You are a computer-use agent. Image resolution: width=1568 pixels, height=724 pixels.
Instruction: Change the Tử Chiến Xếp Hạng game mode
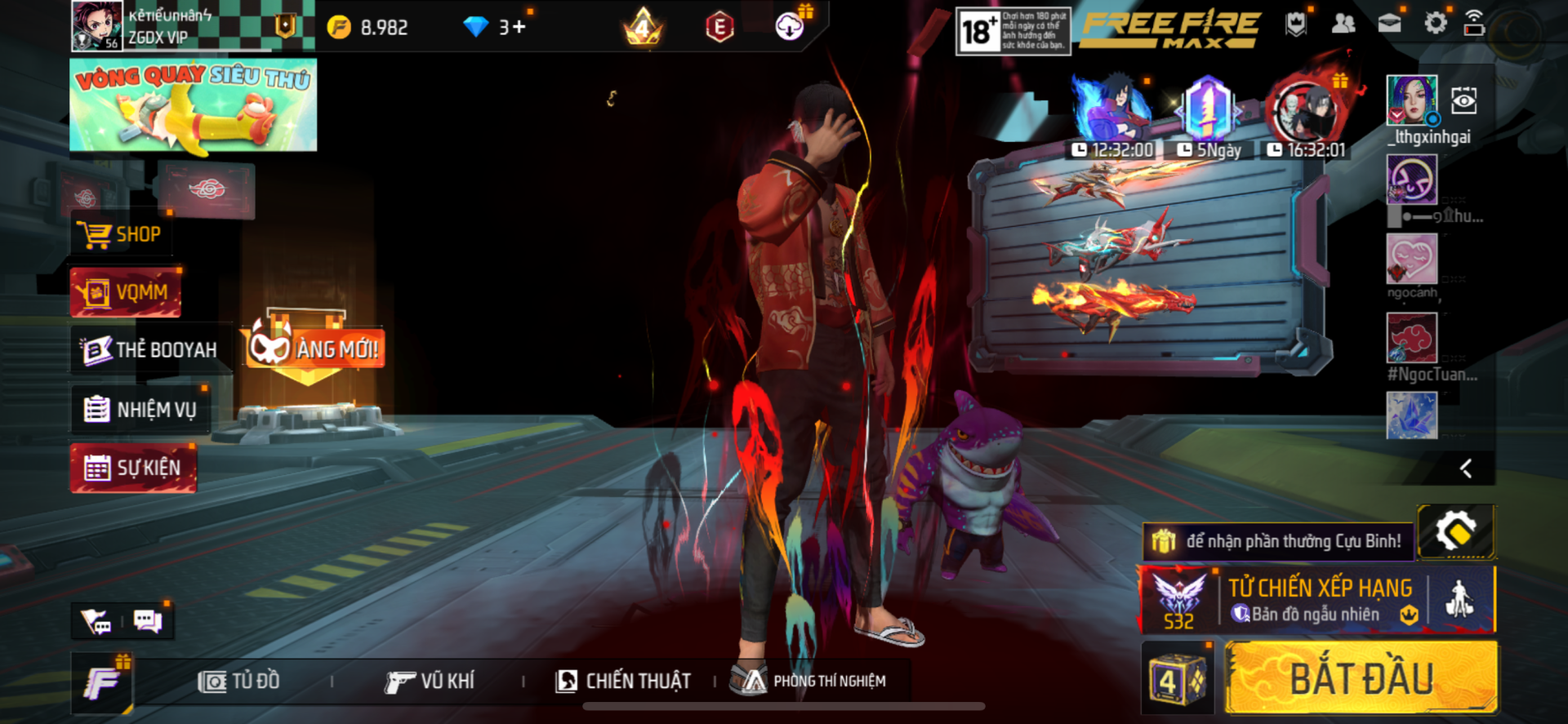pos(1319,600)
